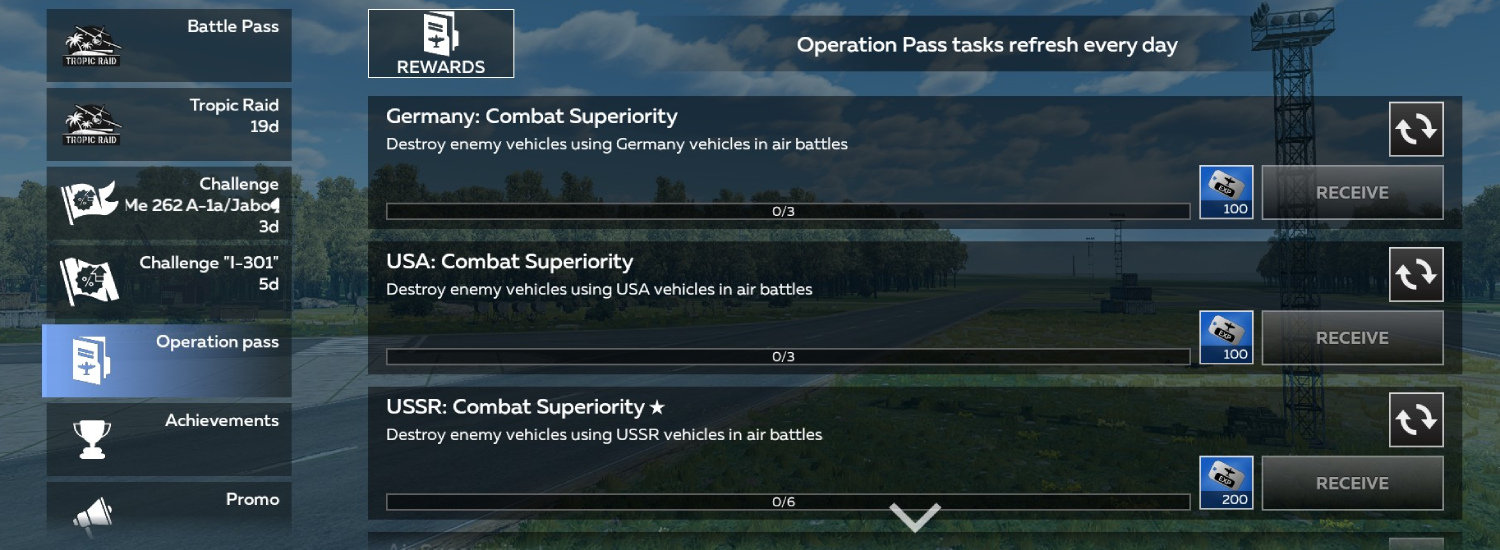Show the Achievements section
1500x550 pixels.
pyautogui.click(x=168, y=439)
